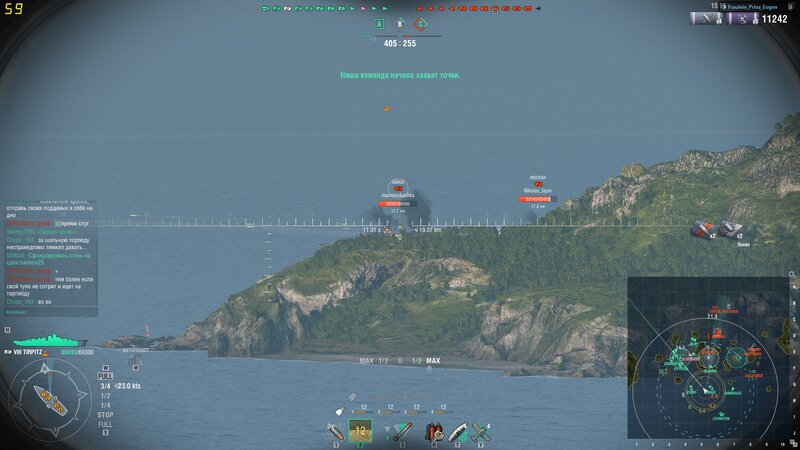The width and height of the screenshot is (800, 450).
Task: Use the repair consumable with the airship icon
Action: (457, 431)
